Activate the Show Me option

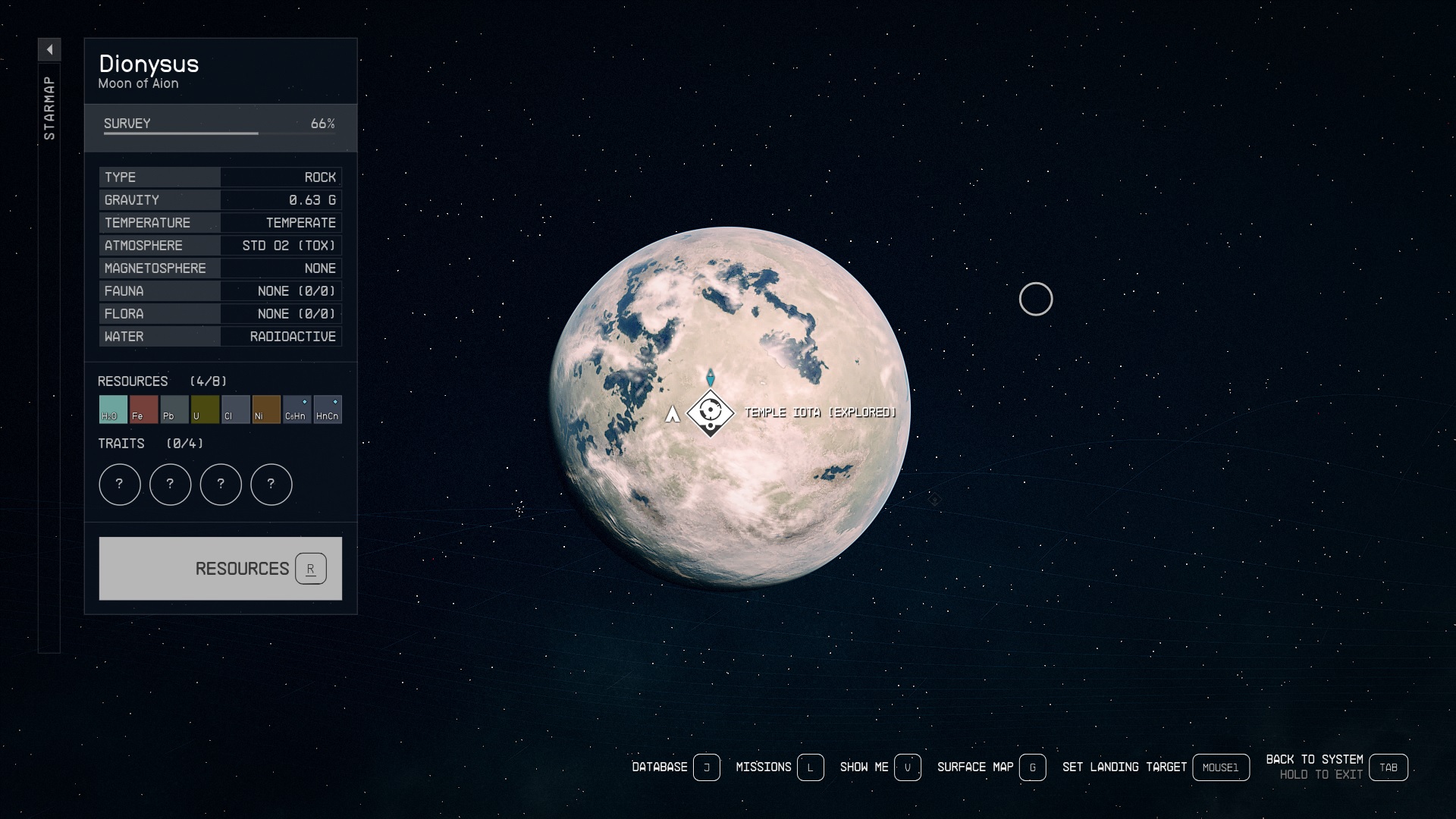point(880,767)
